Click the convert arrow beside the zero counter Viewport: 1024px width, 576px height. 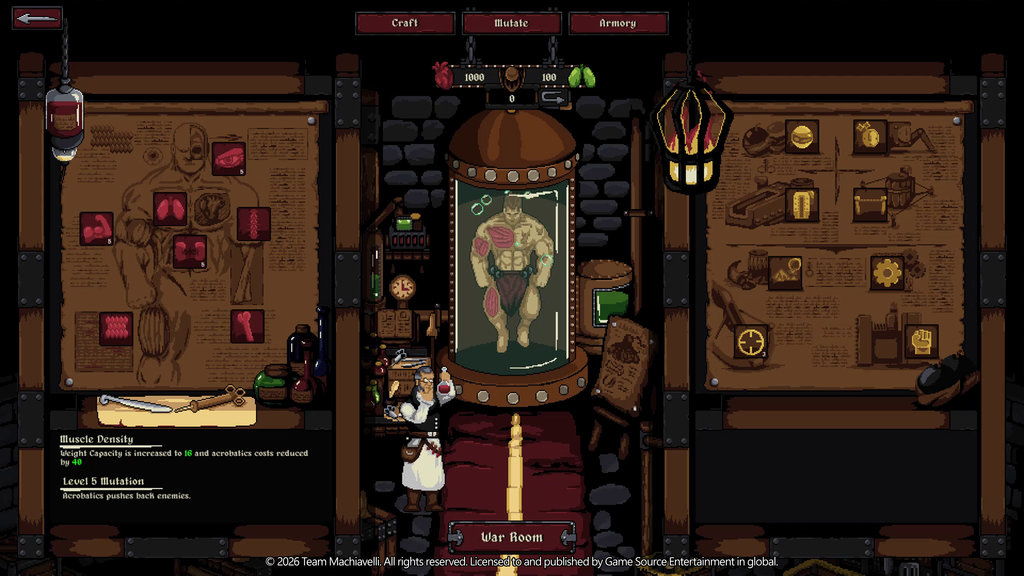(x=553, y=98)
